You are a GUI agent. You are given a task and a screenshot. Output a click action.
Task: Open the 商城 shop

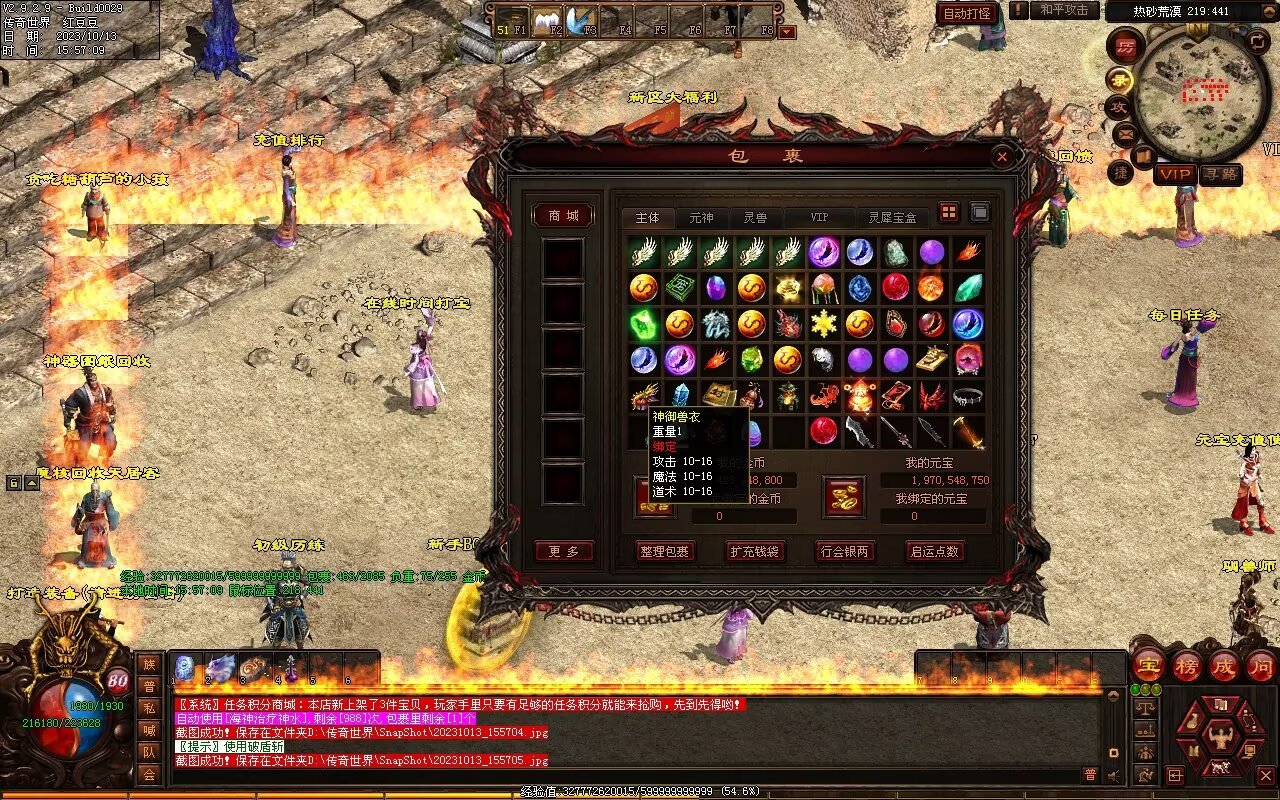[563, 216]
